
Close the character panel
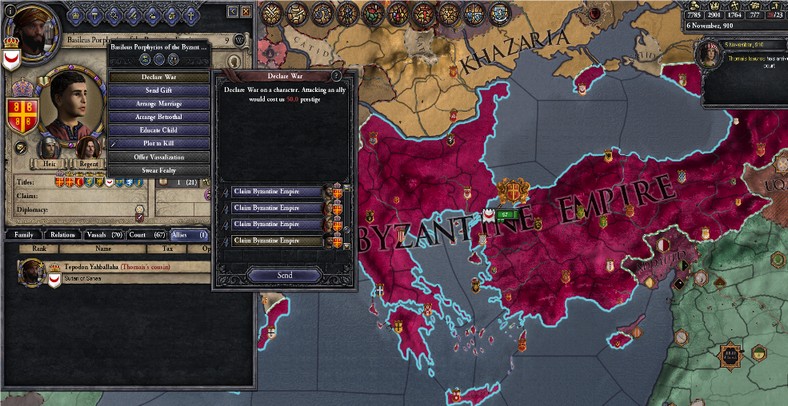click(x=247, y=11)
